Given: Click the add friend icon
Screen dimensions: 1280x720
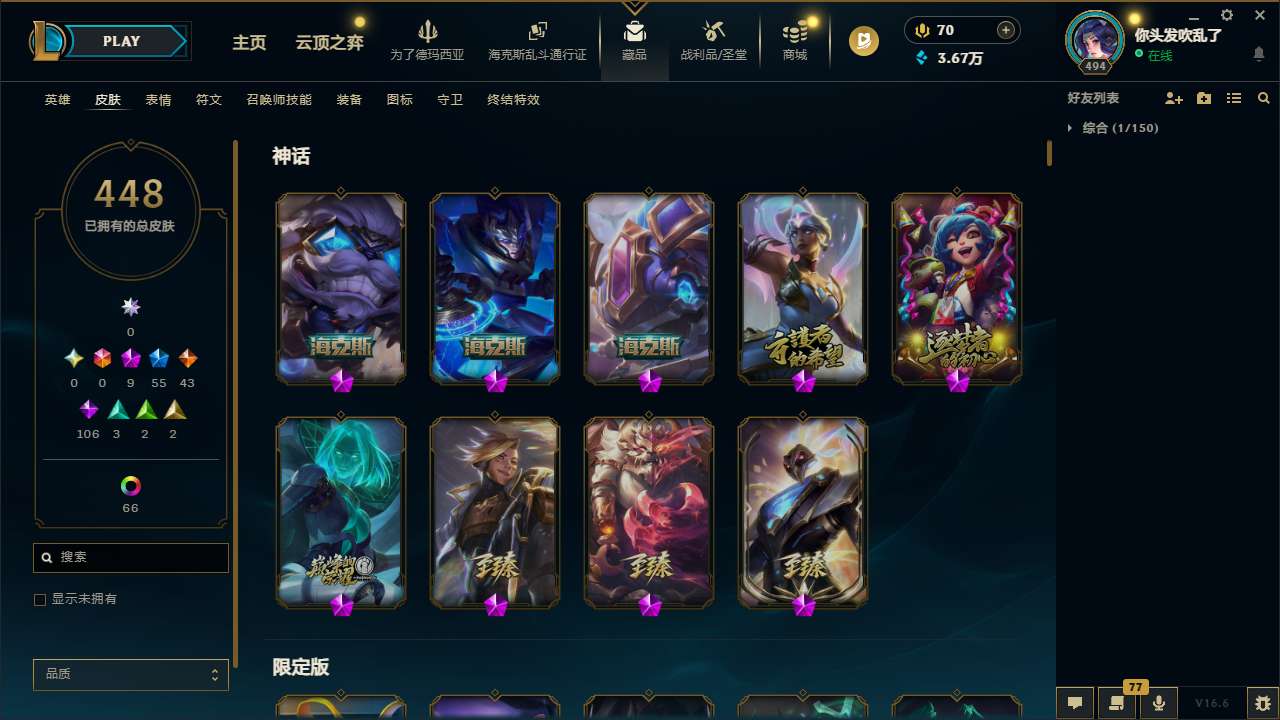Looking at the screenshot, I should coord(1174,98).
